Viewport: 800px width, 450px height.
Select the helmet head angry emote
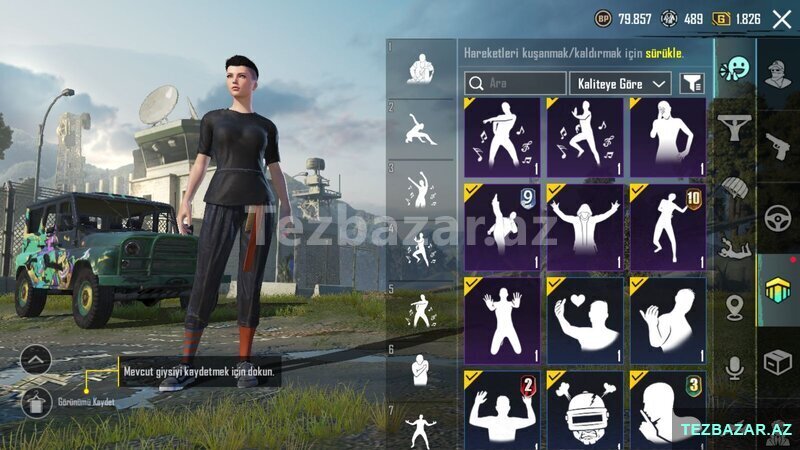coord(585,409)
